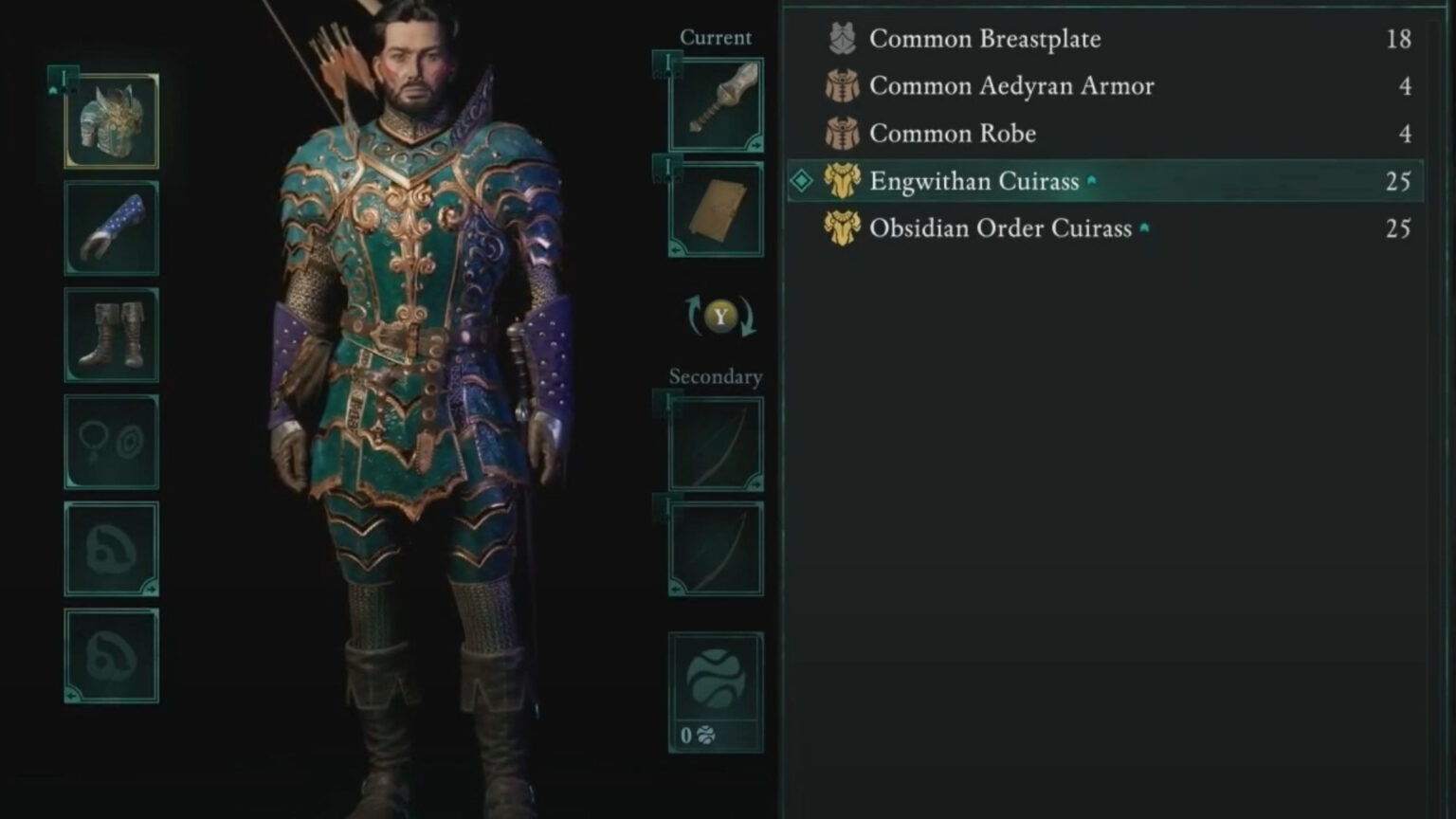Toggle the diamond marker beside Engwithan Cuirass
The width and height of the screenshot is (1456, 819).
pos(801,180)
